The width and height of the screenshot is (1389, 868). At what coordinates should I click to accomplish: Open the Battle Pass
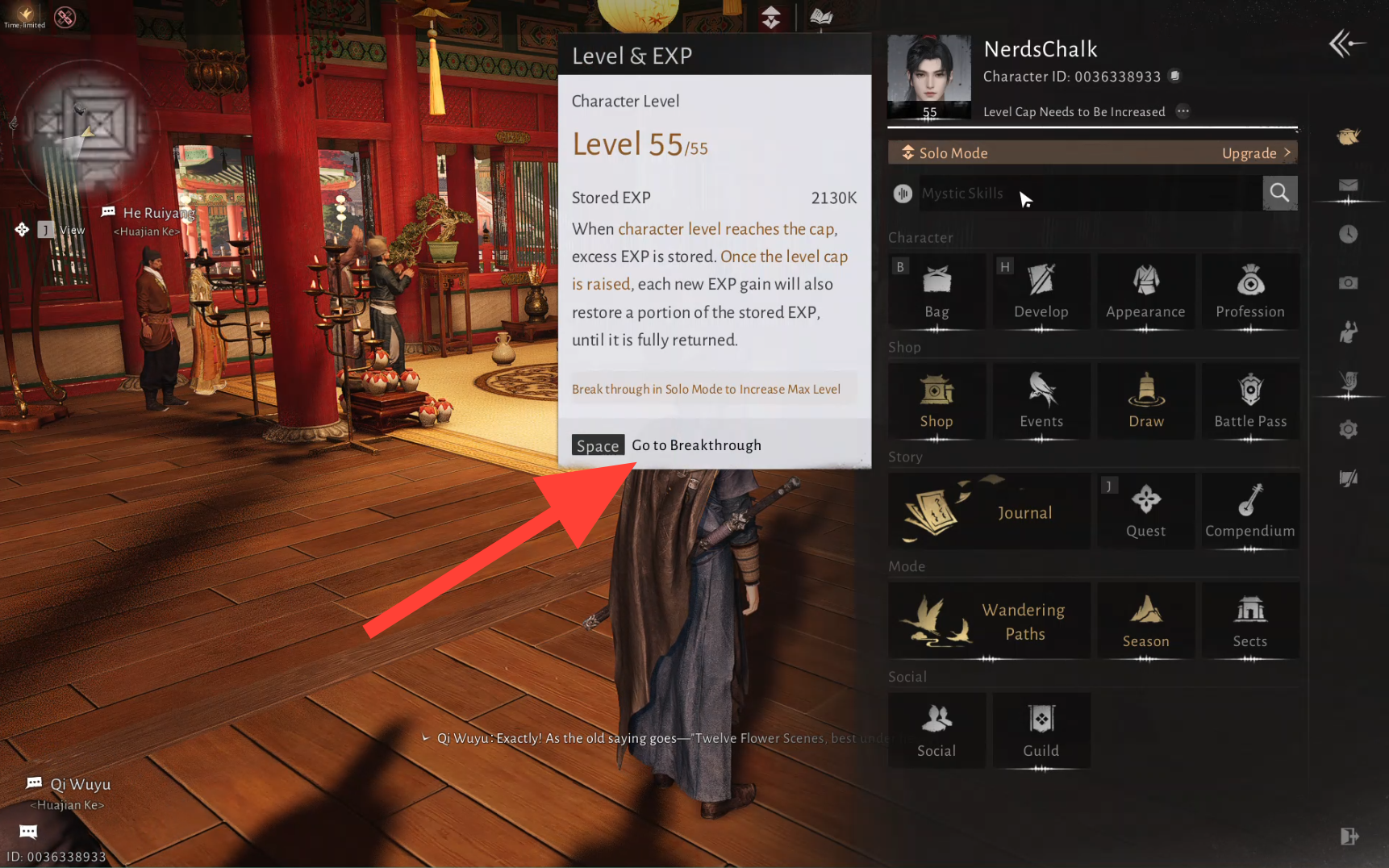coord(1250,401)
